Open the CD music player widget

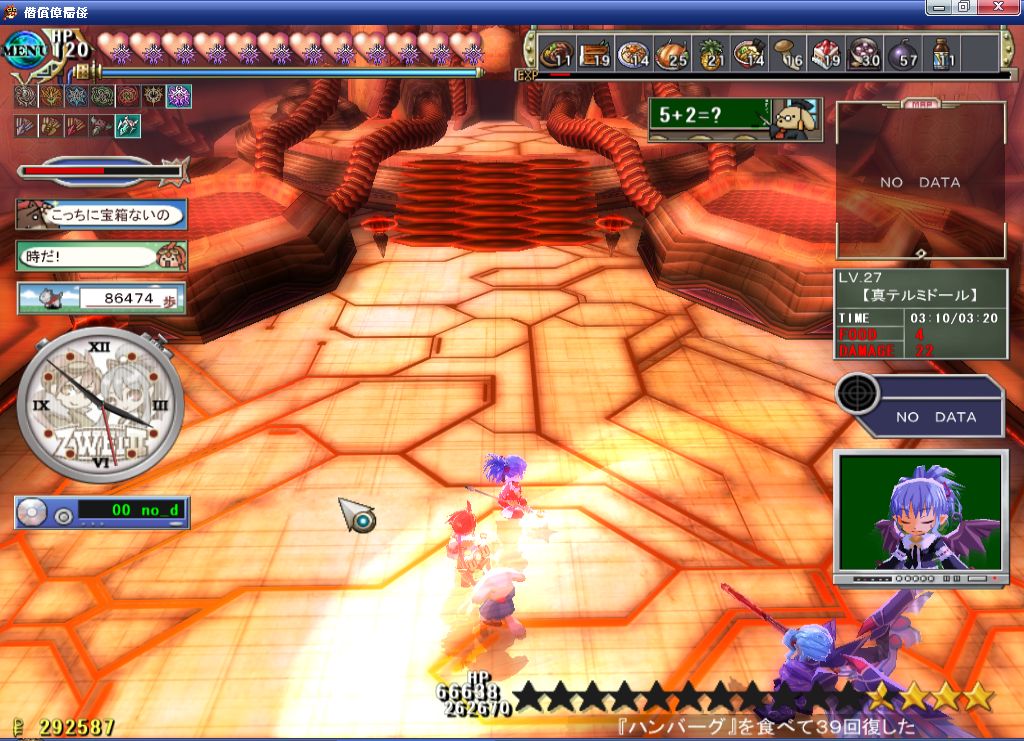tap(101, 513)
